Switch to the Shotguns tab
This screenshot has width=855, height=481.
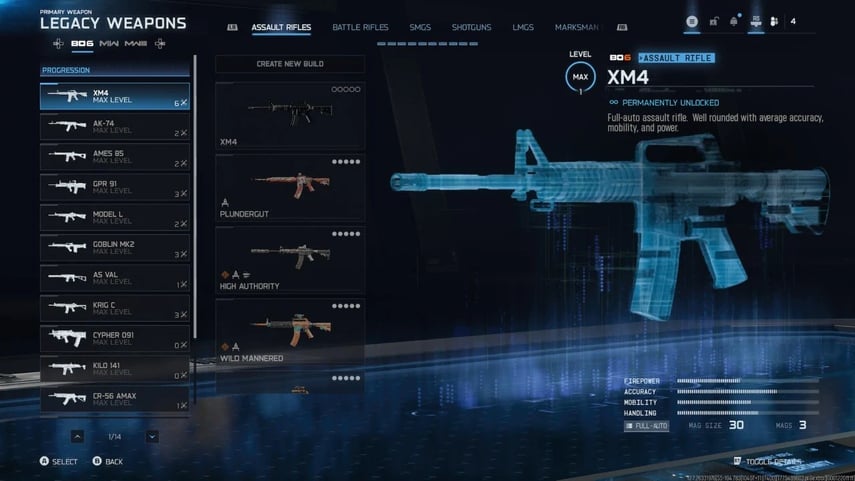(471, 27)
